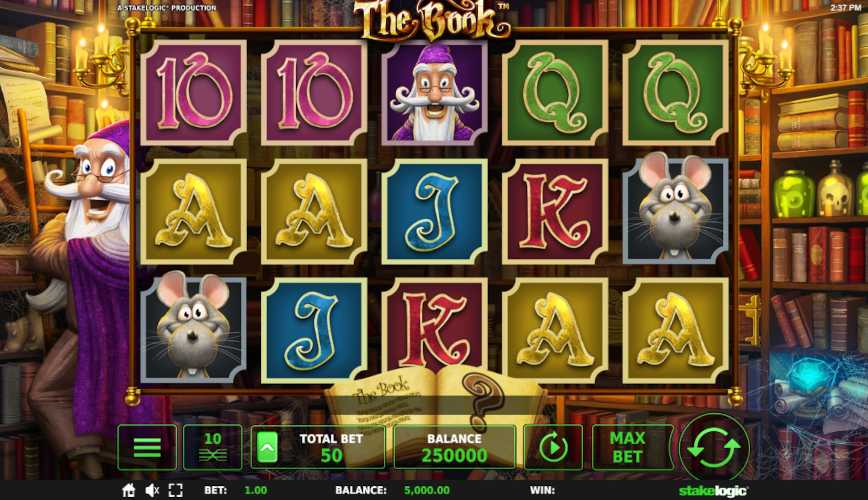The height and width of the screenshot is (500, 868).
Task: Open the hamburger menu
Action: [x=147, y=447]
